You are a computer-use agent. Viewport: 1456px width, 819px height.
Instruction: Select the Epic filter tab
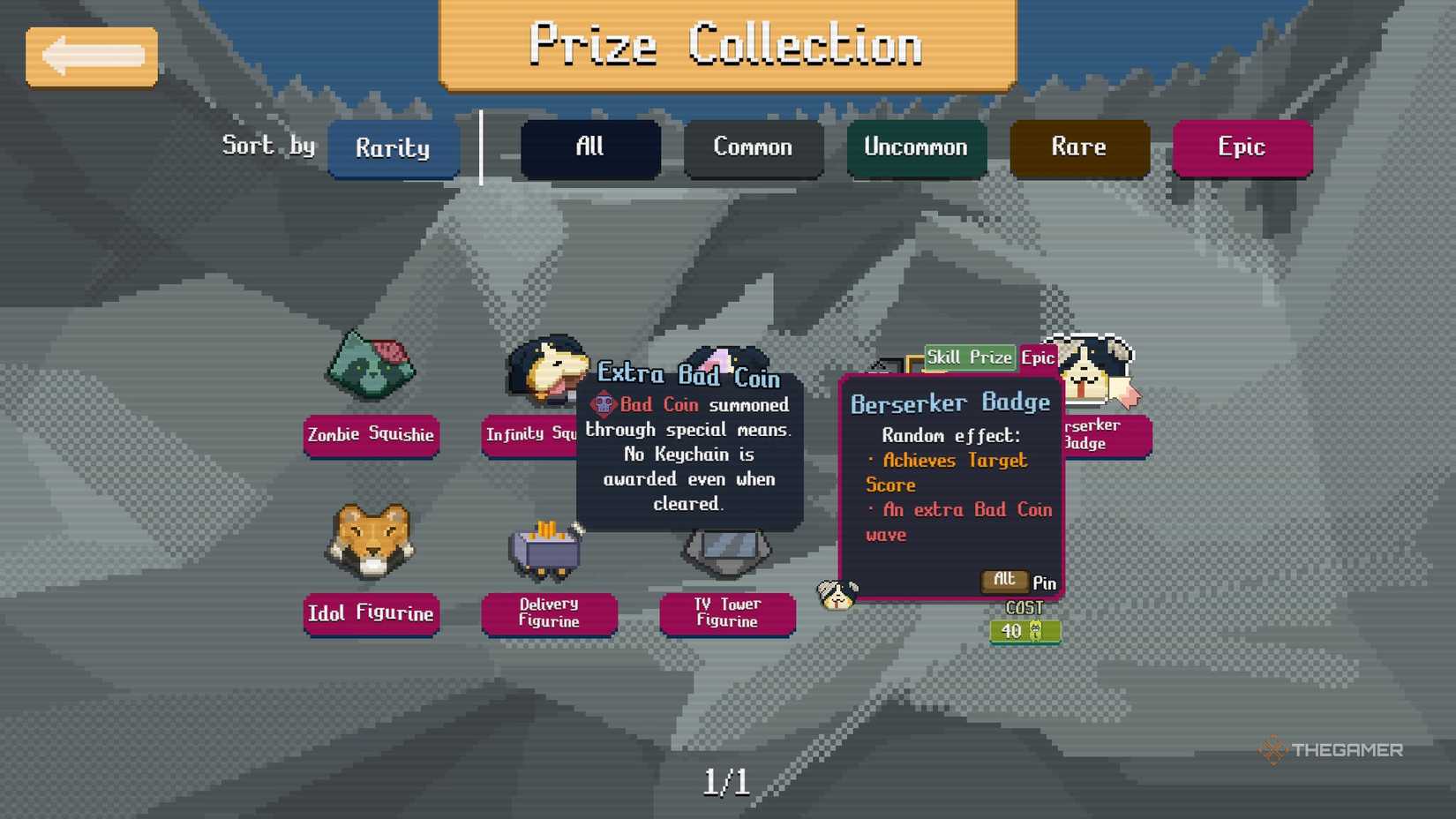pos(1242,147)
